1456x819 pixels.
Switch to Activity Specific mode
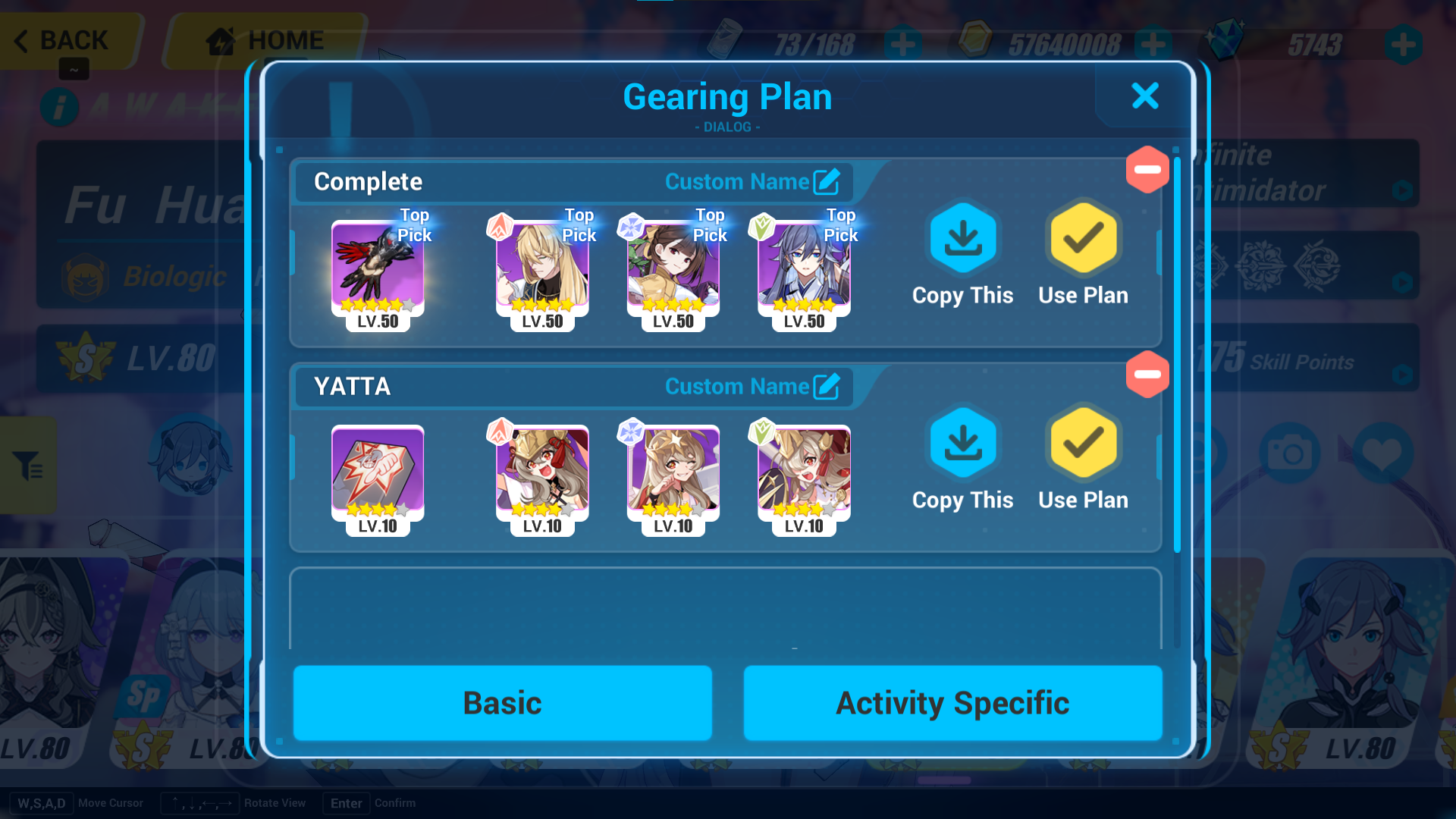point(952,703)
